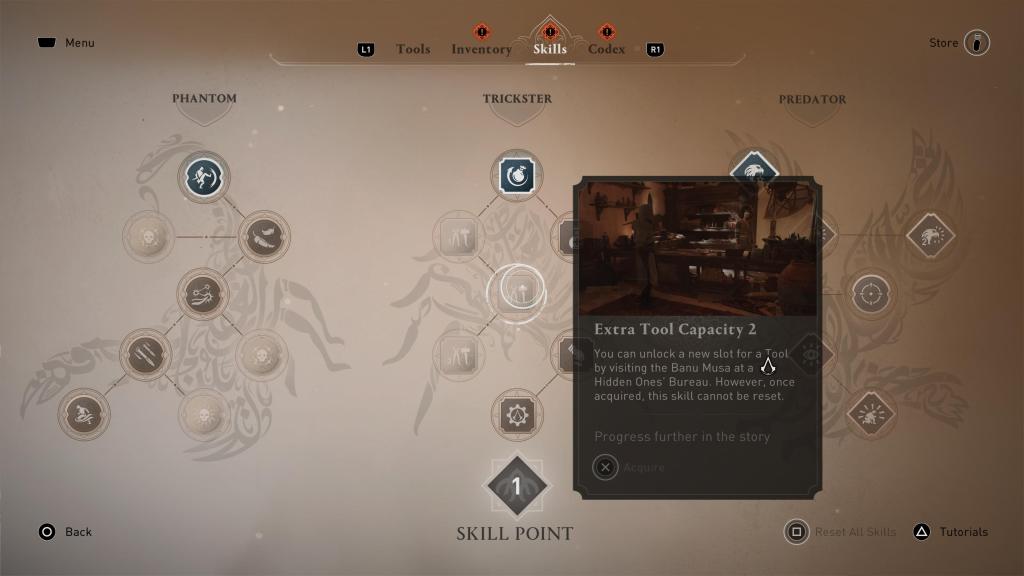Switch to the Tools tab
1024x576 pixels.
tap(413, 49)
